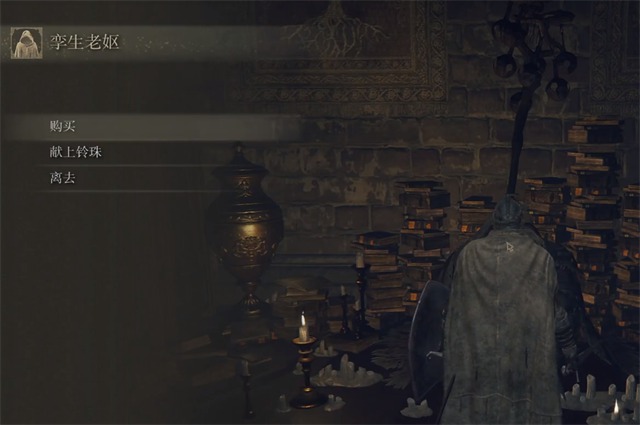640x425 pixels.
Task: Select the 购买 (Purchase) menu option
Action: [62, 127]
